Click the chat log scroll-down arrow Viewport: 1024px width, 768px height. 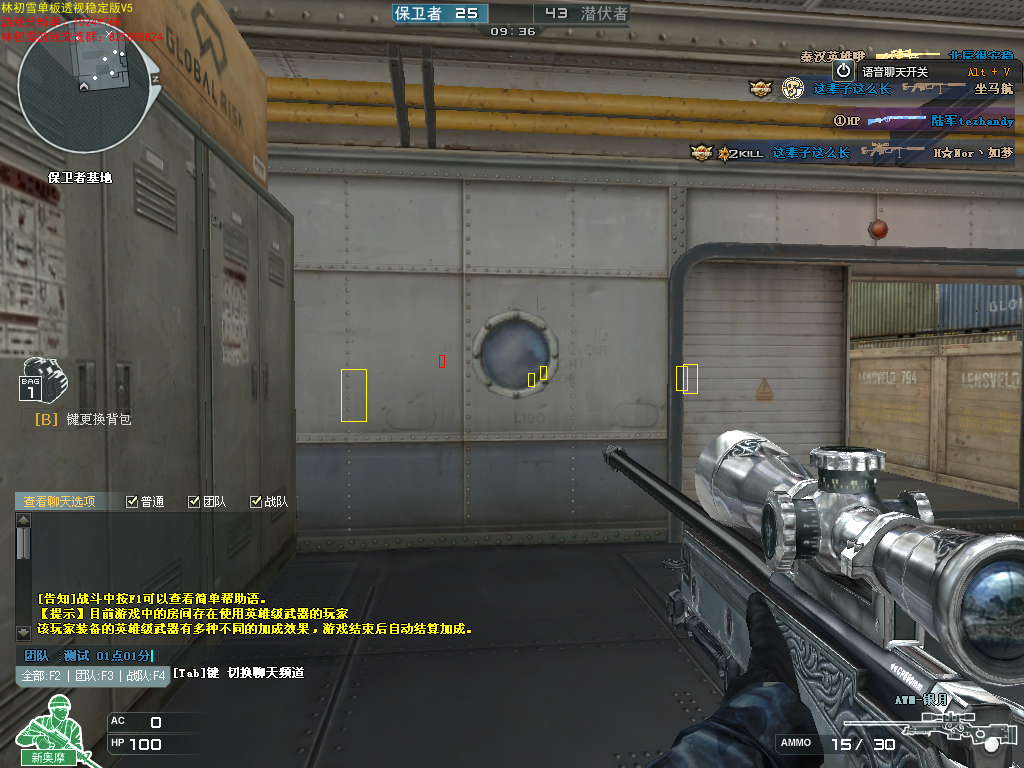click(24, 632)
